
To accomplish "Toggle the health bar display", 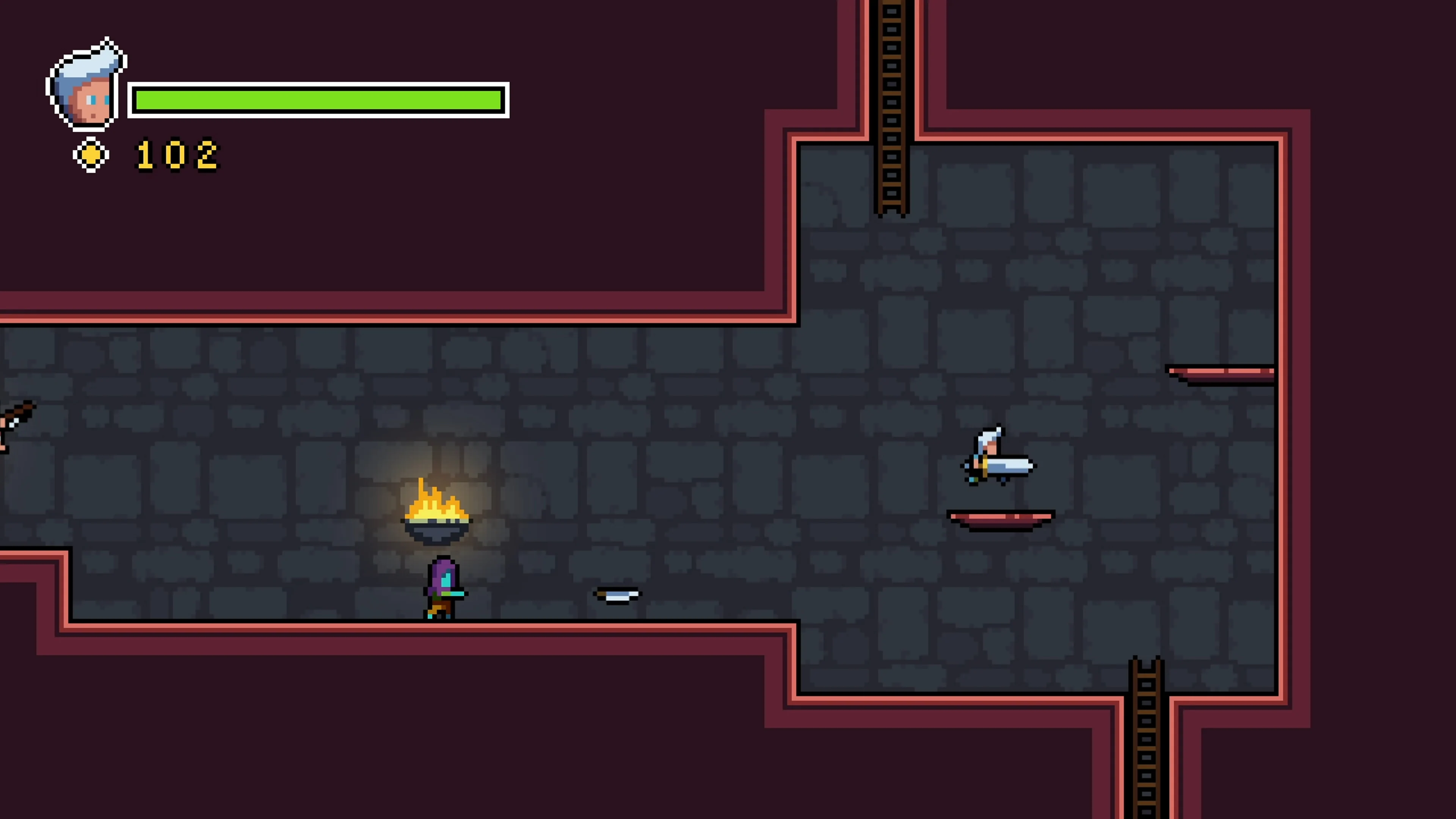I will (x=319, y=99).
